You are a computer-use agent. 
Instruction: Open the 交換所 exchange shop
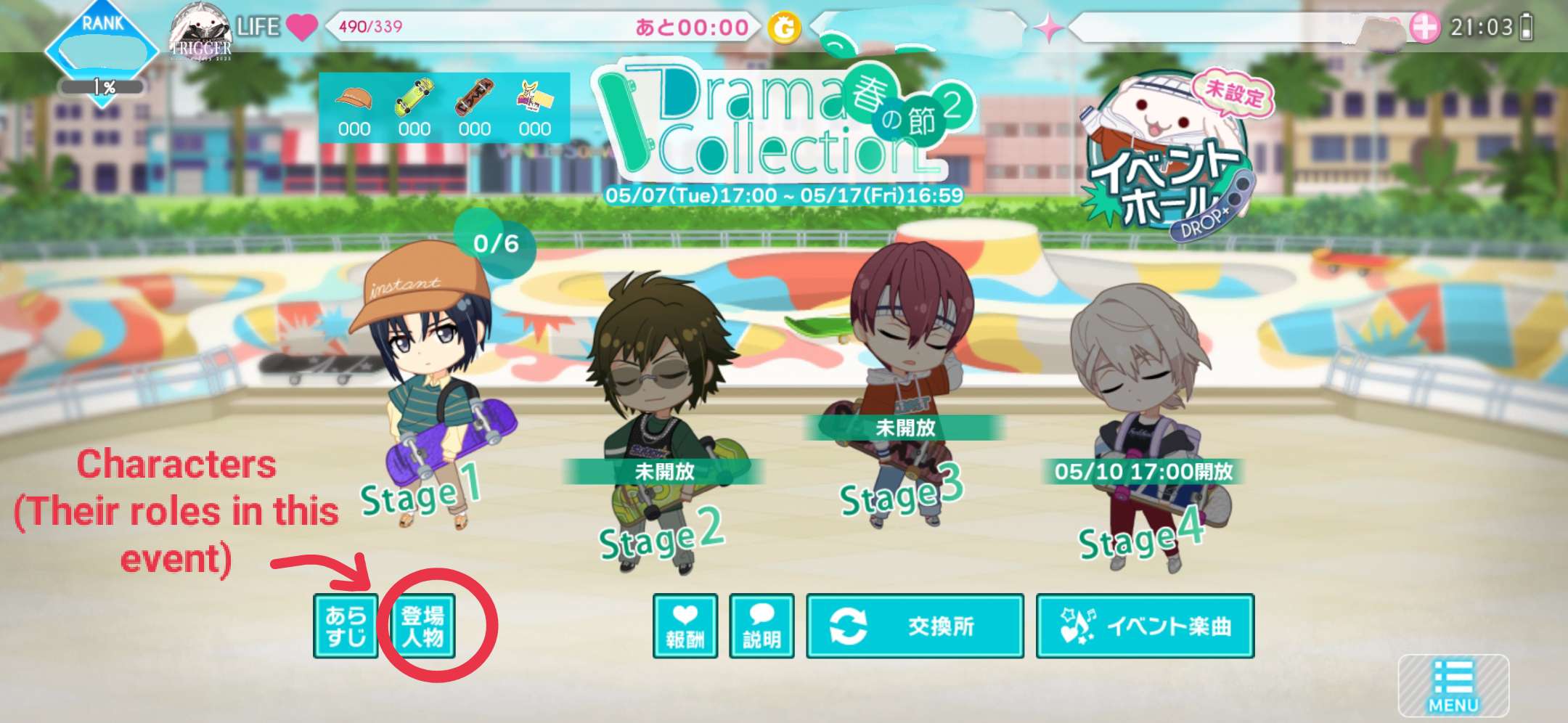click(x=915, y=626)
